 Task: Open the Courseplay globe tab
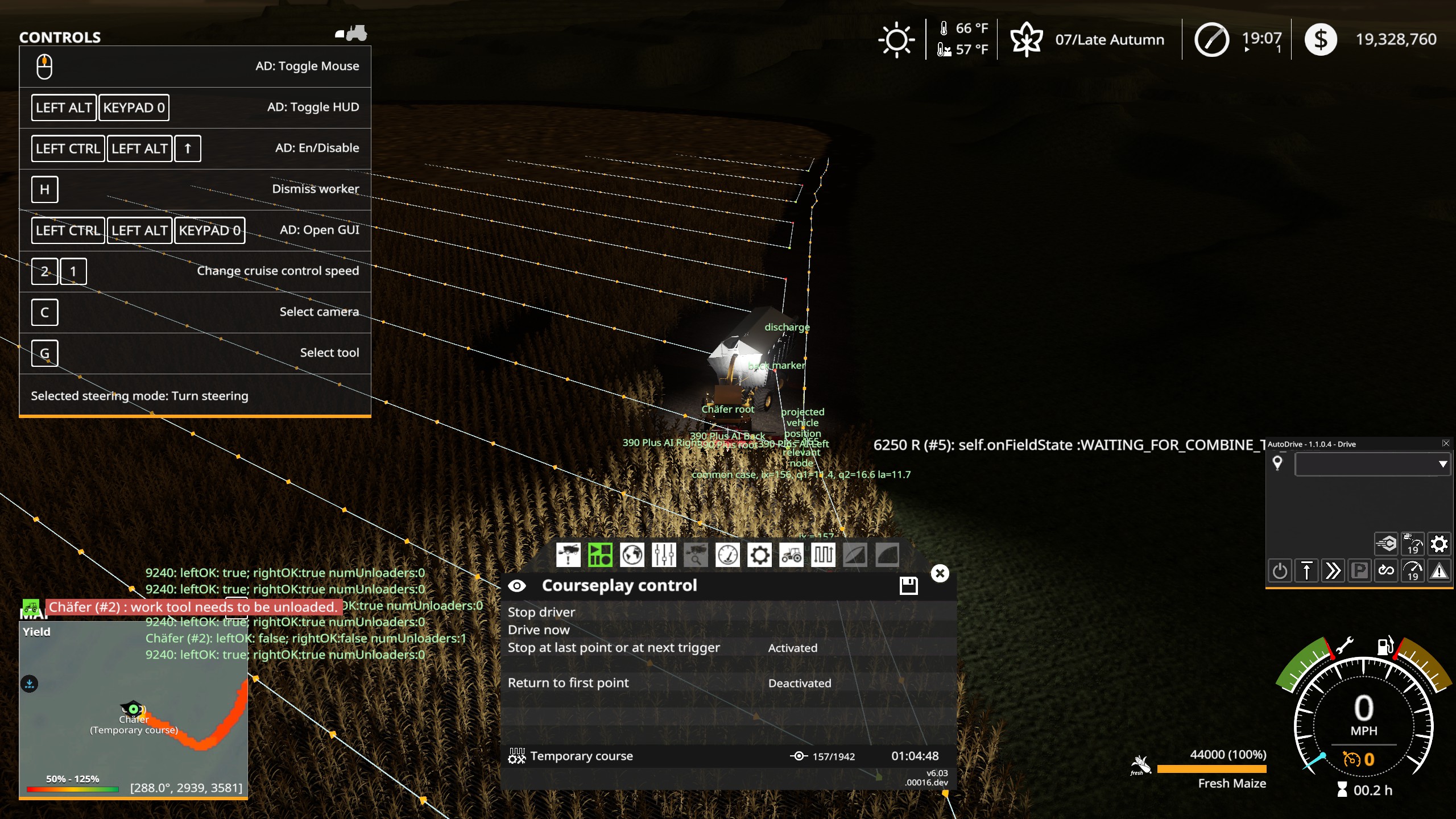pyautogui.click(x=632, y=555)
